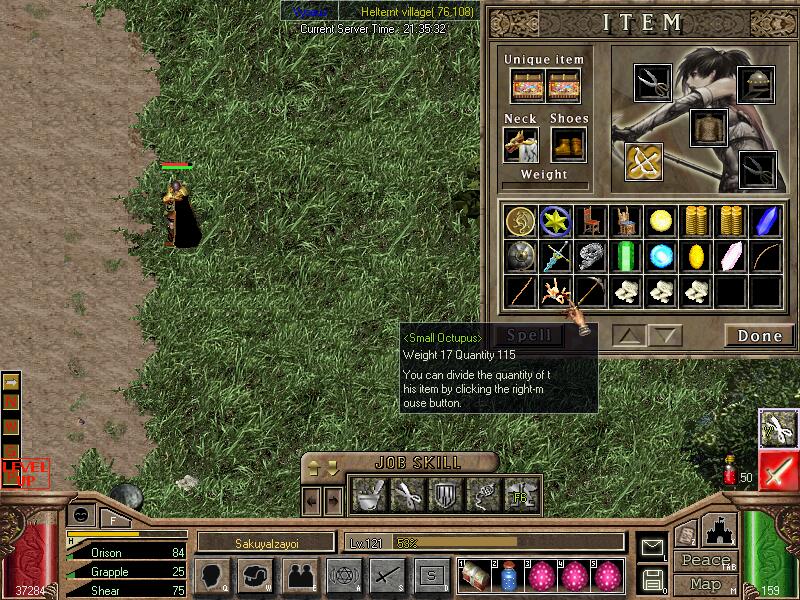
Task: Click the round shield inventory item
Action: [x=519, y=255]
